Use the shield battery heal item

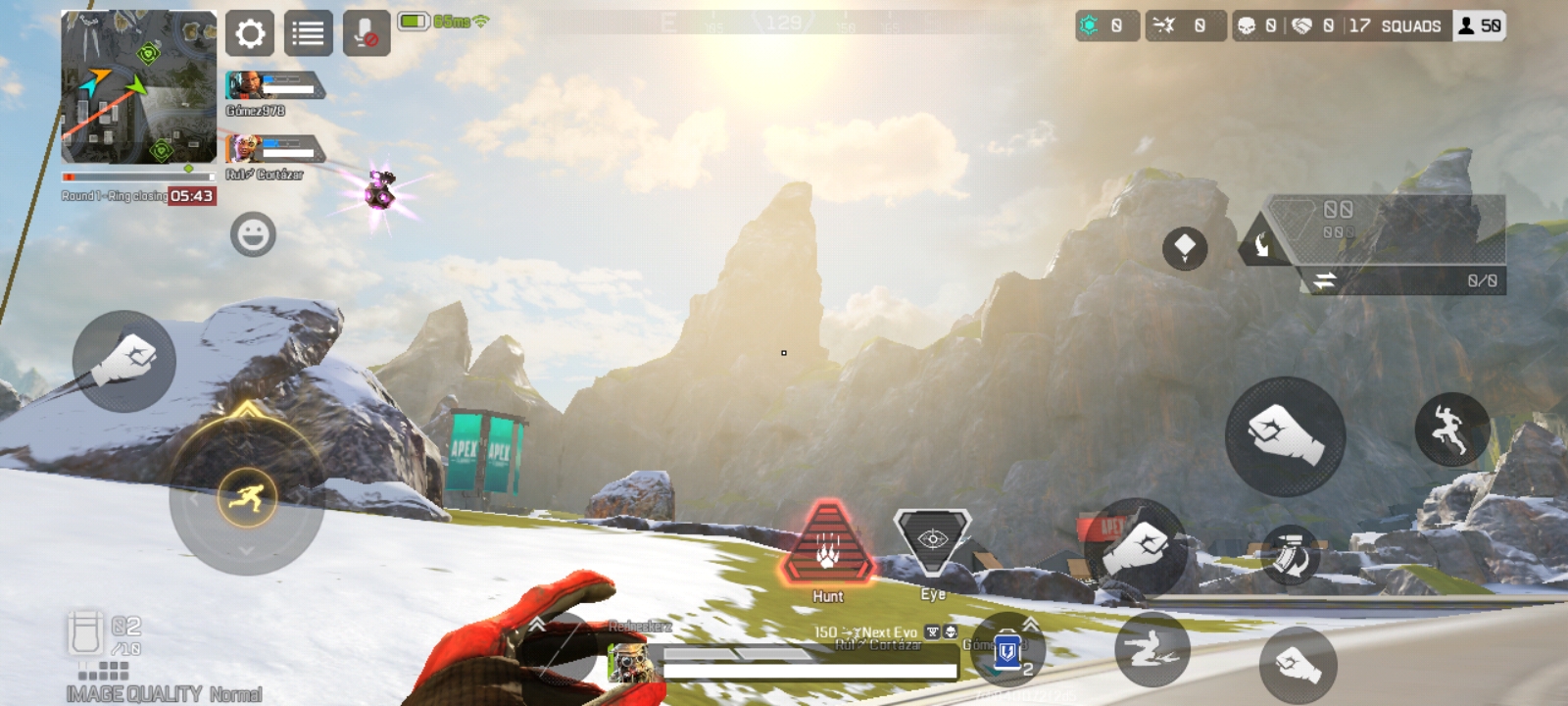[1007, 649]
